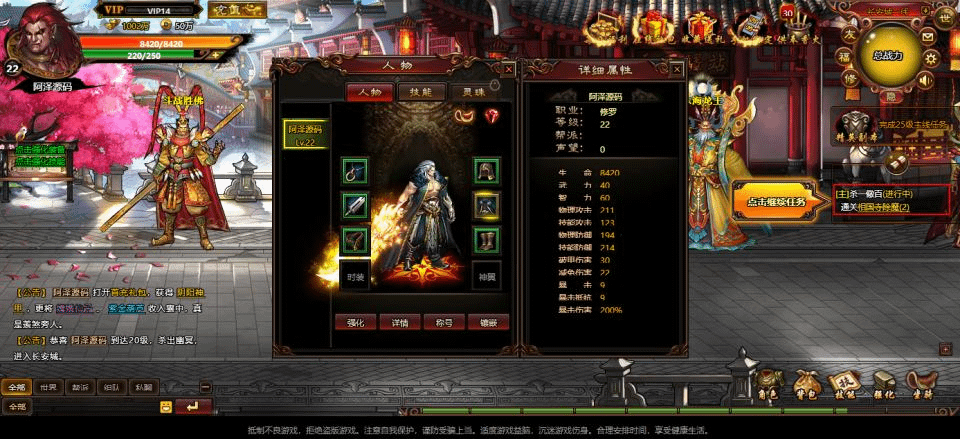
Task: Open the 坐骑 mount icon in bottom bar
Action: (x=920, y=386)
